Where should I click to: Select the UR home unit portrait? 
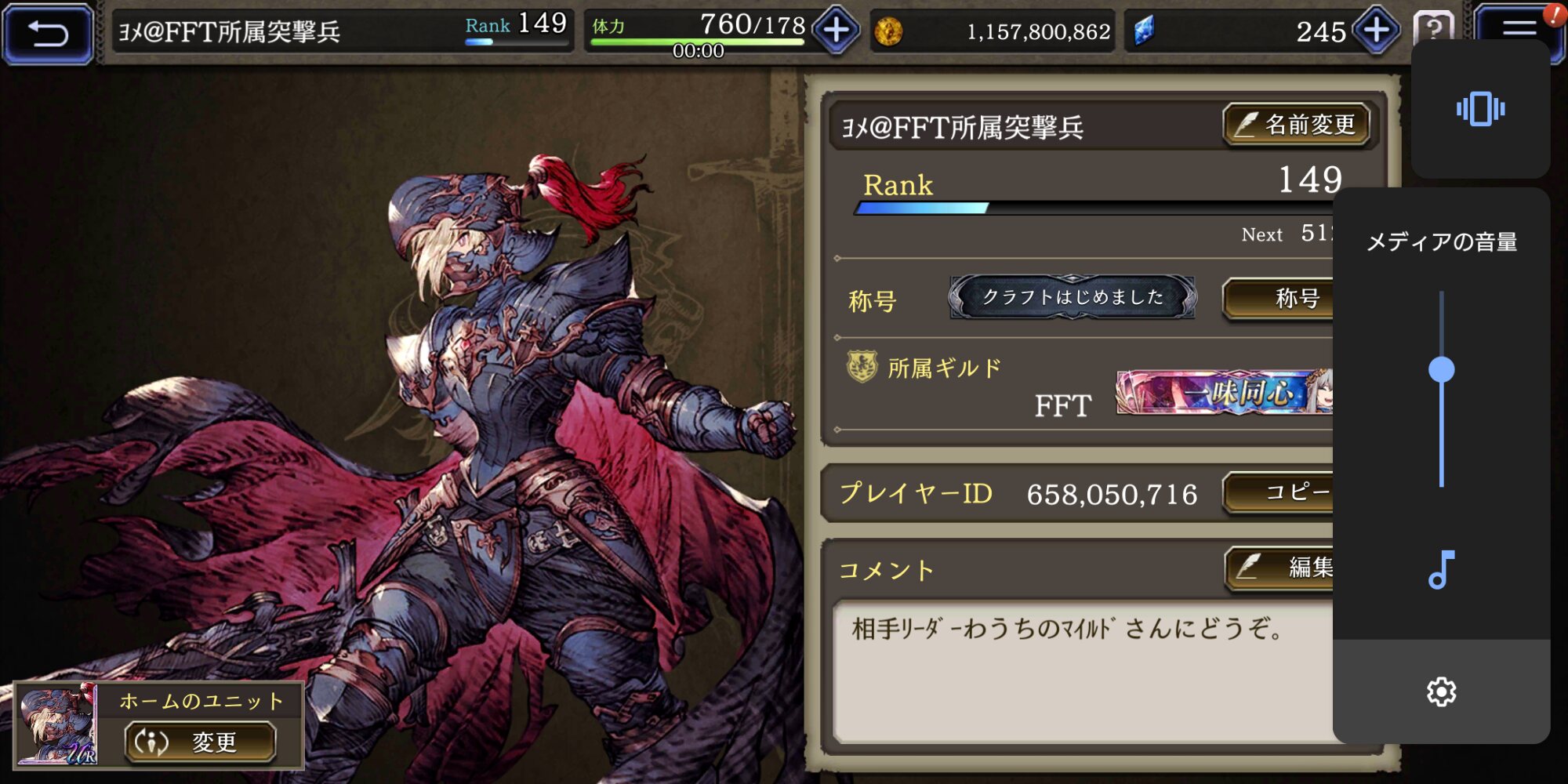(56, 724)
